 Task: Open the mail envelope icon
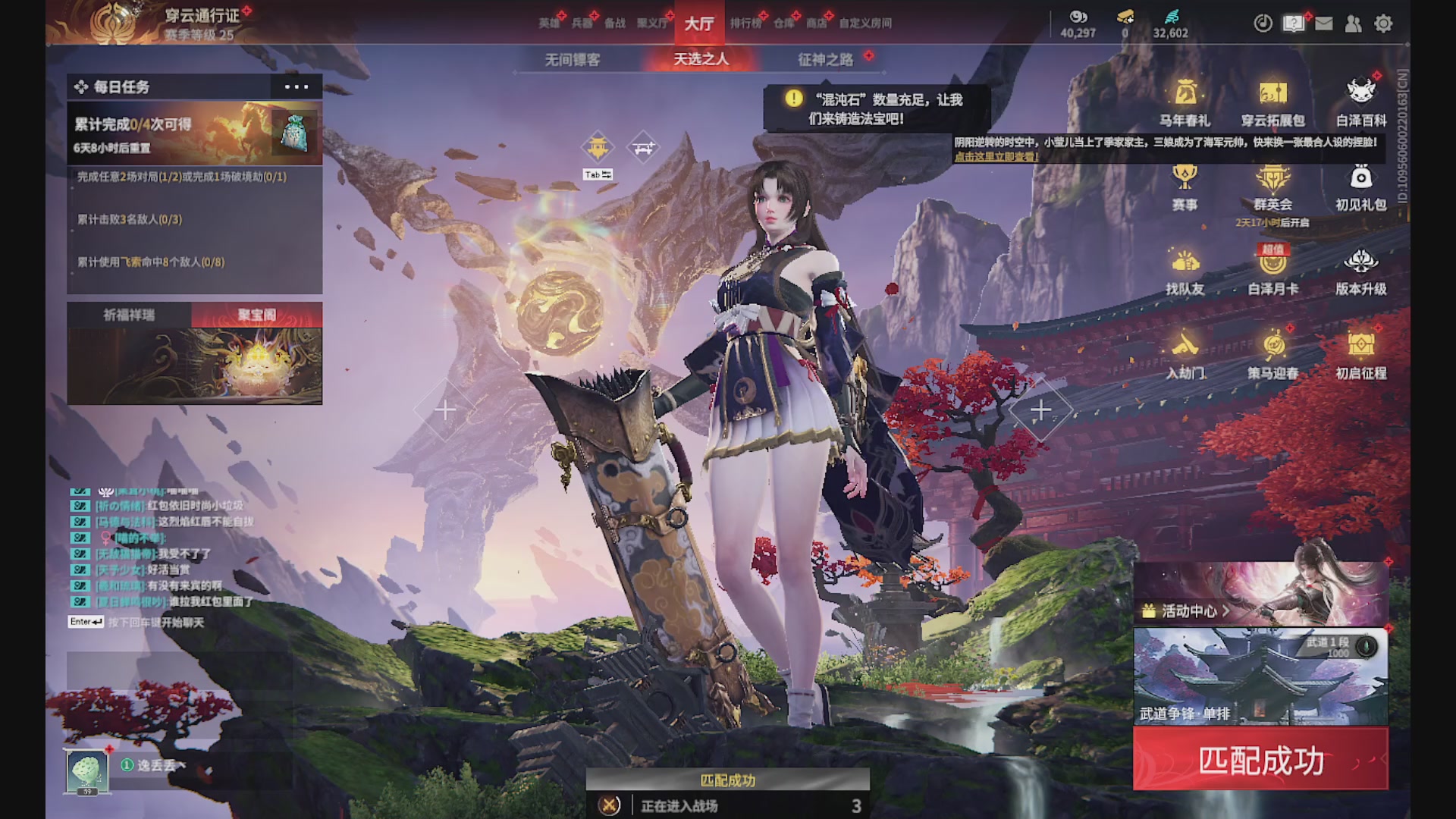(1324, 24)
